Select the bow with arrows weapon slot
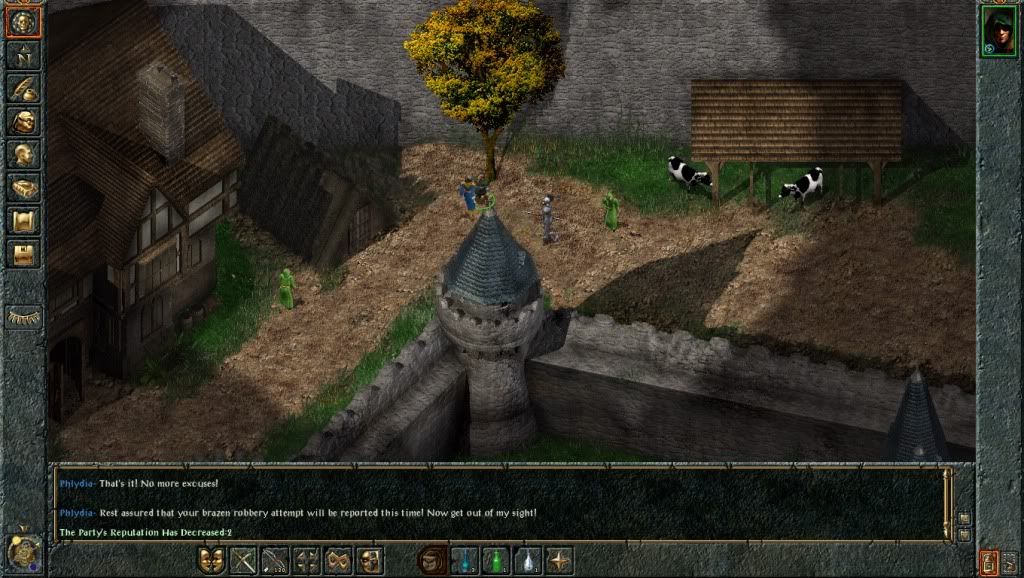 point(275,561)
